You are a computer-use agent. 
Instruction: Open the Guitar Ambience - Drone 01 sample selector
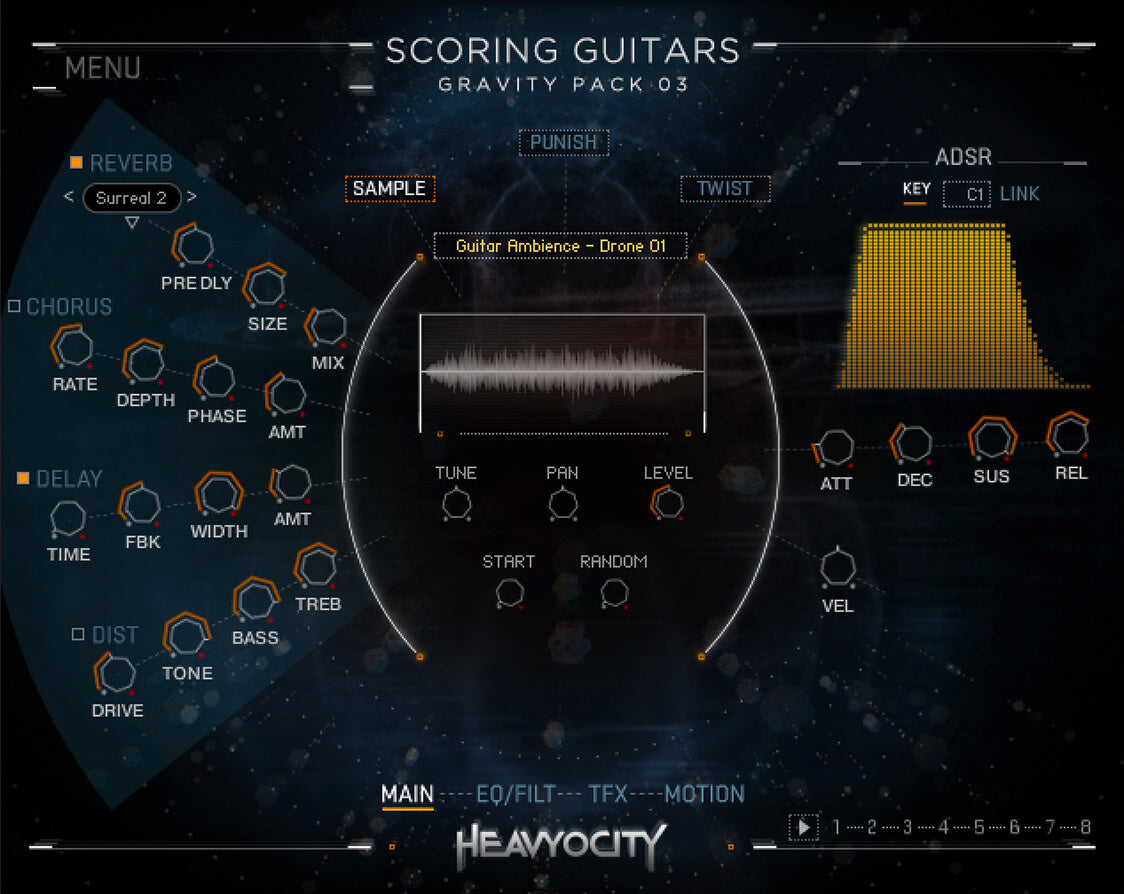[560, 246]
